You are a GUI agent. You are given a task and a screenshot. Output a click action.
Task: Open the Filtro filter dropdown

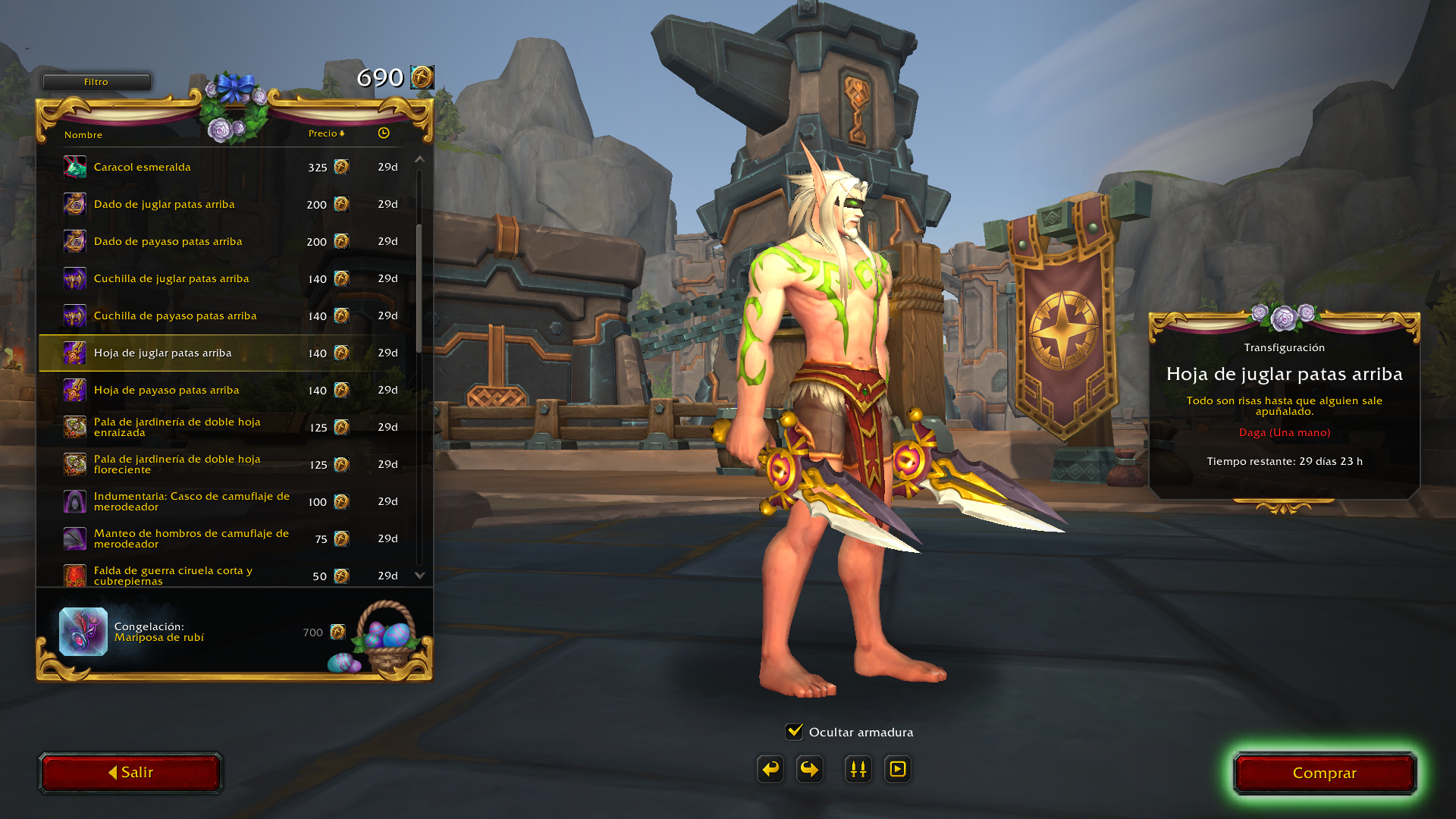click(96, 82)
